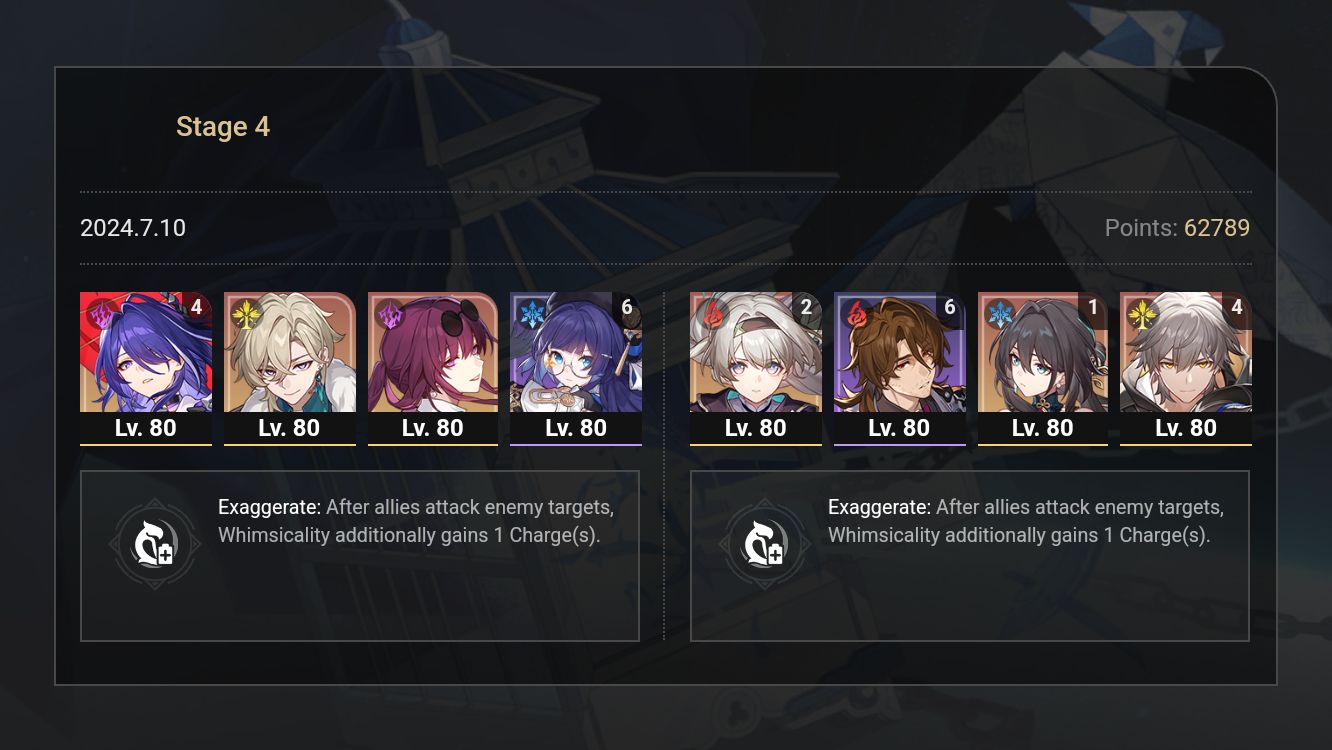Image resolution: width=1332 pixels, height=750 pixels.
Task: Click the 2024.7.10 date label
Action: 132,228
